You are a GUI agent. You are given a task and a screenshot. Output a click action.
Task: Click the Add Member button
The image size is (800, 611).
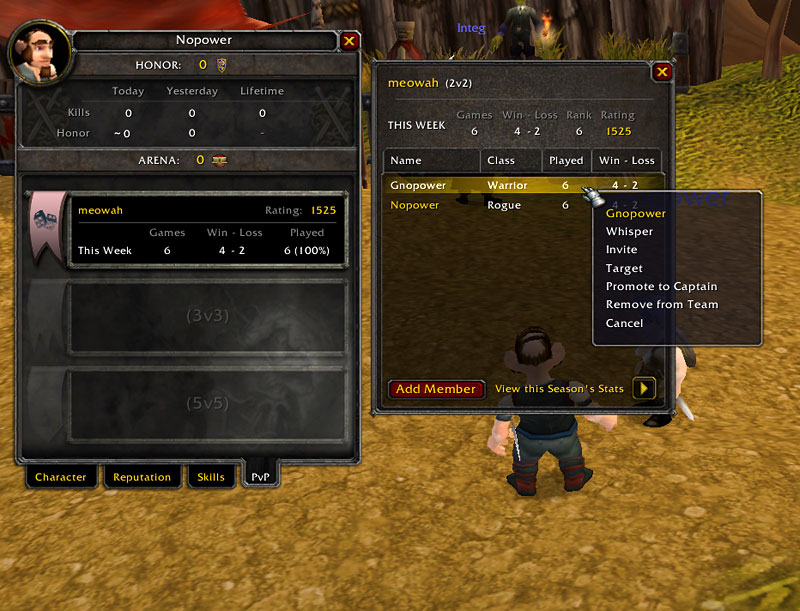coord(436,389)
